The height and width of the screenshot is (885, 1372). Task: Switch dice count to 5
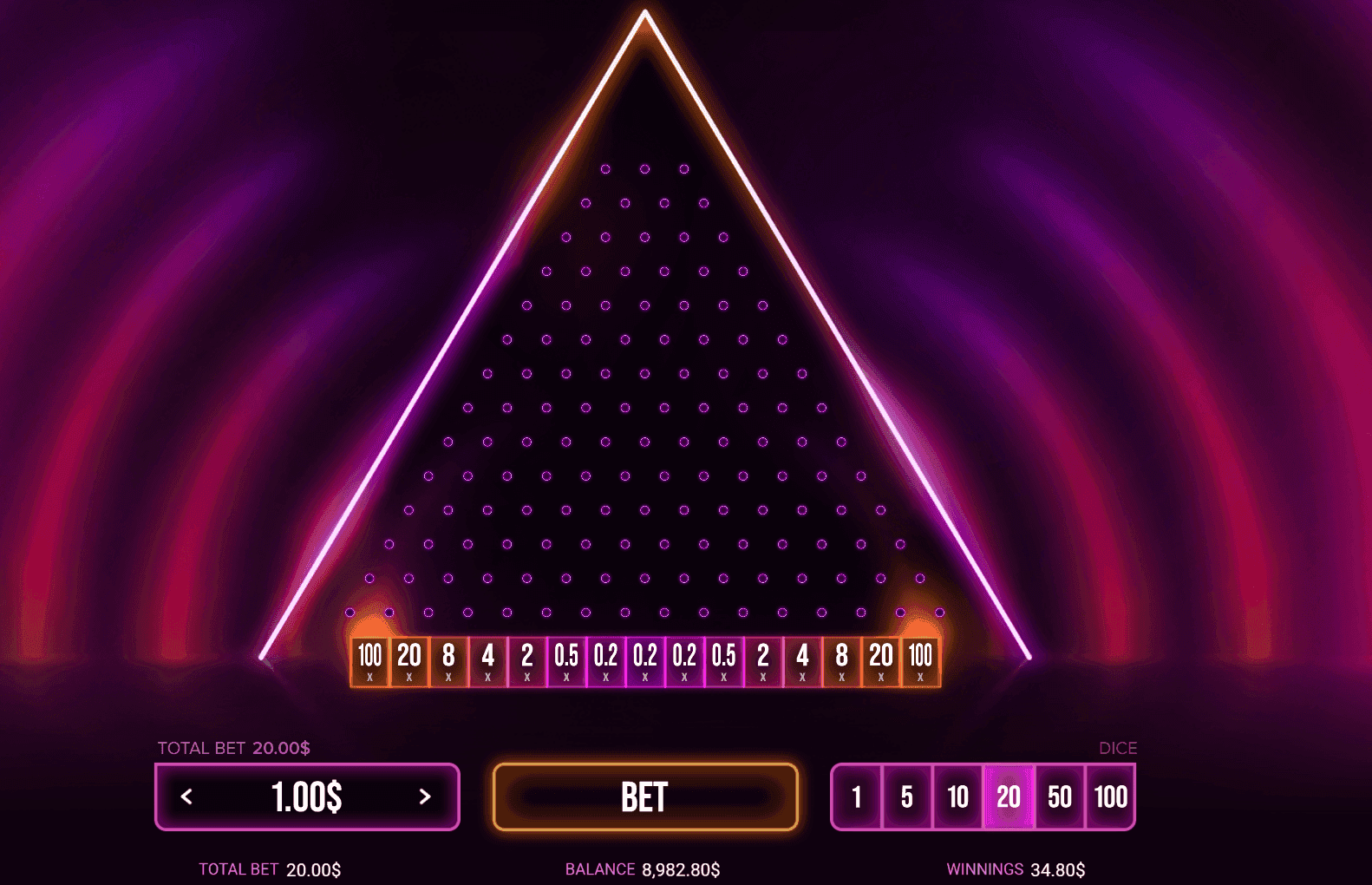[x=907, y=796]
